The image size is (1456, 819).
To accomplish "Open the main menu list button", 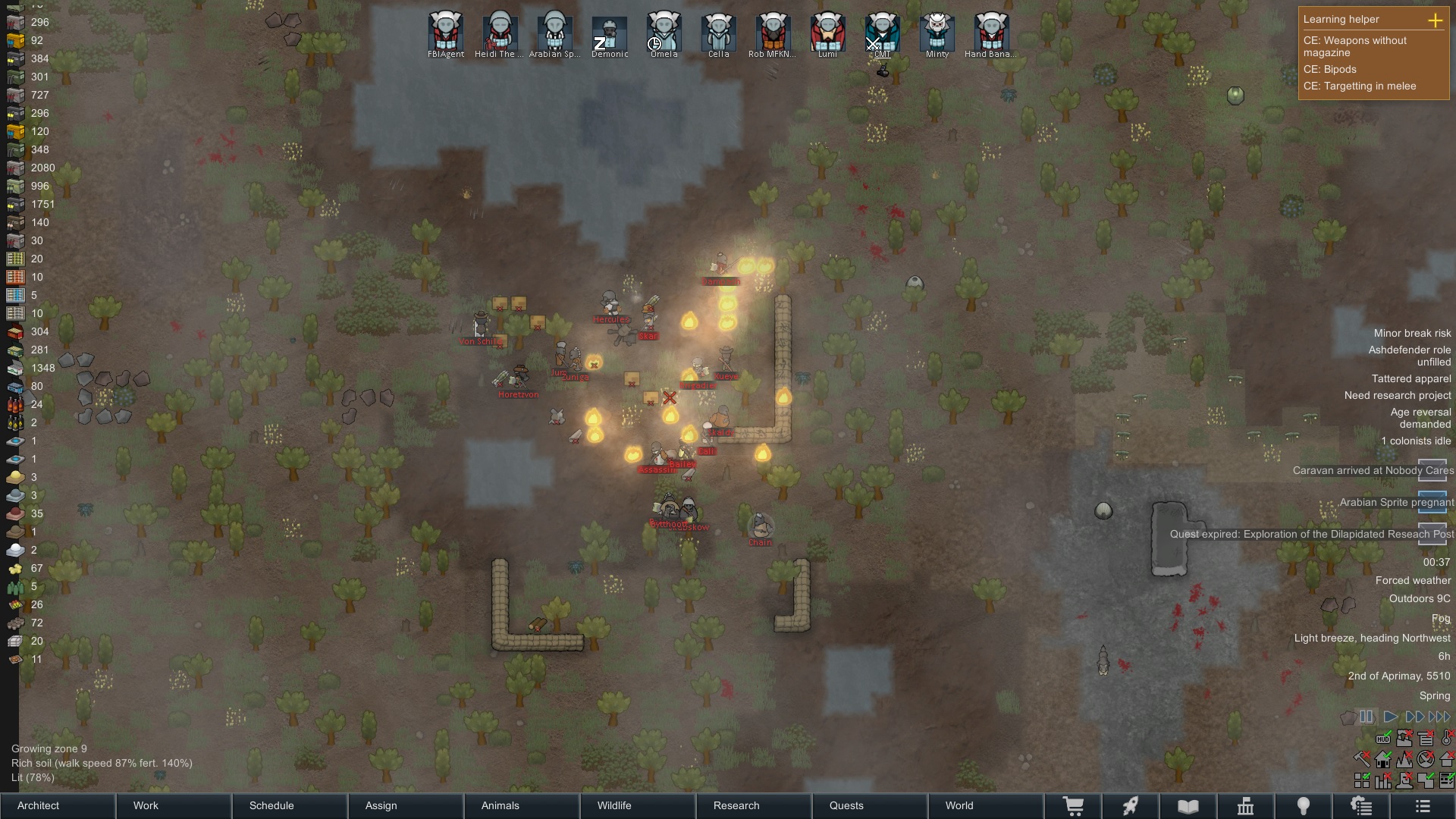I will click(1423, 806).
